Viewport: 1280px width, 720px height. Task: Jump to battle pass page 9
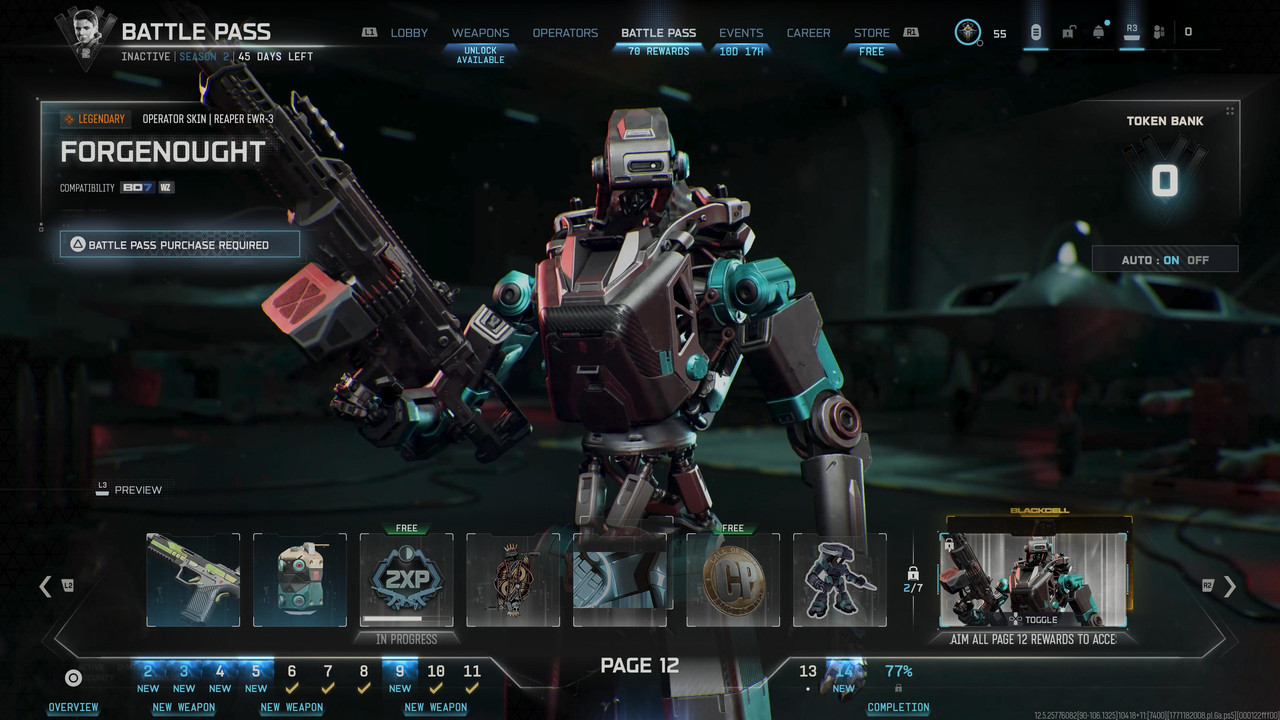(400, 672)
